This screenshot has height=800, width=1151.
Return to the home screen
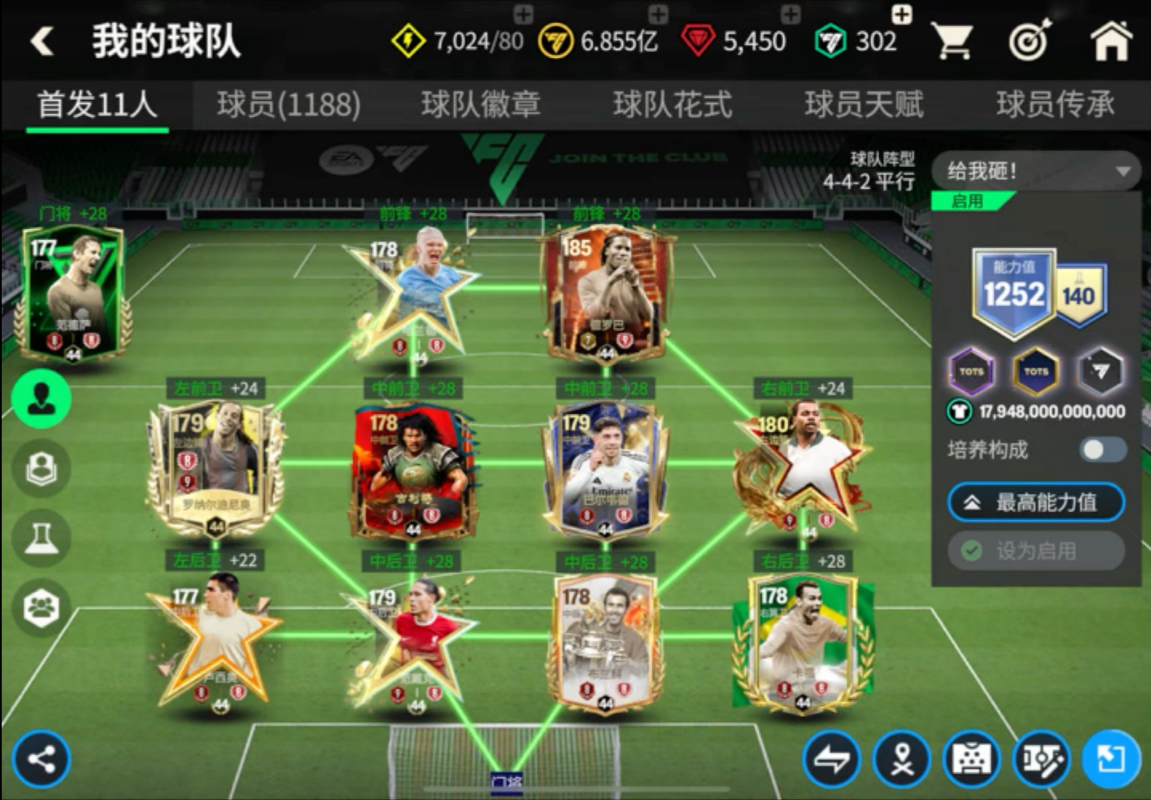[x=1110, y=41]
